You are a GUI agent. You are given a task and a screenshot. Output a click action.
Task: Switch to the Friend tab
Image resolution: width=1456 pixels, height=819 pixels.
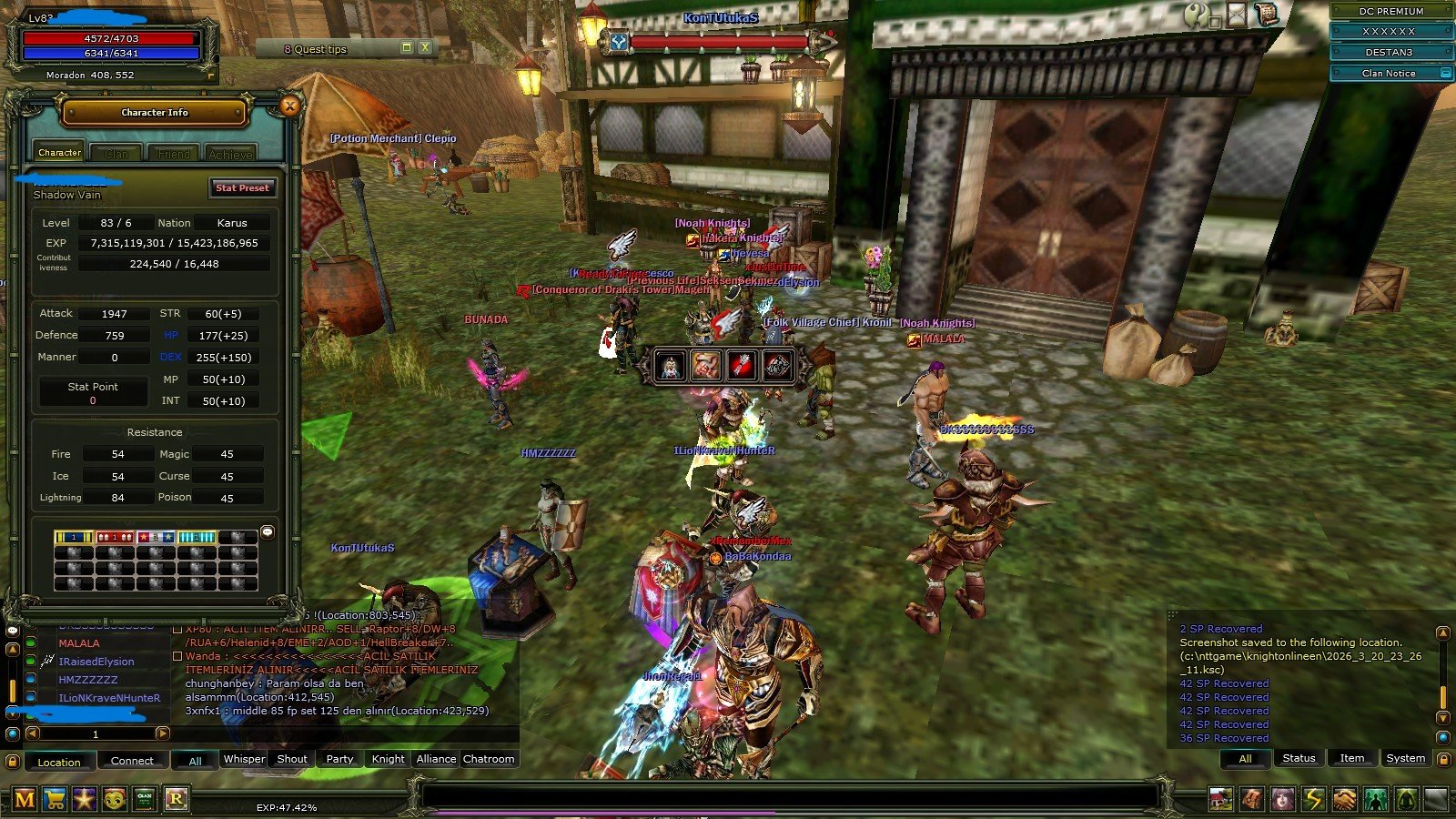[174, 154]
